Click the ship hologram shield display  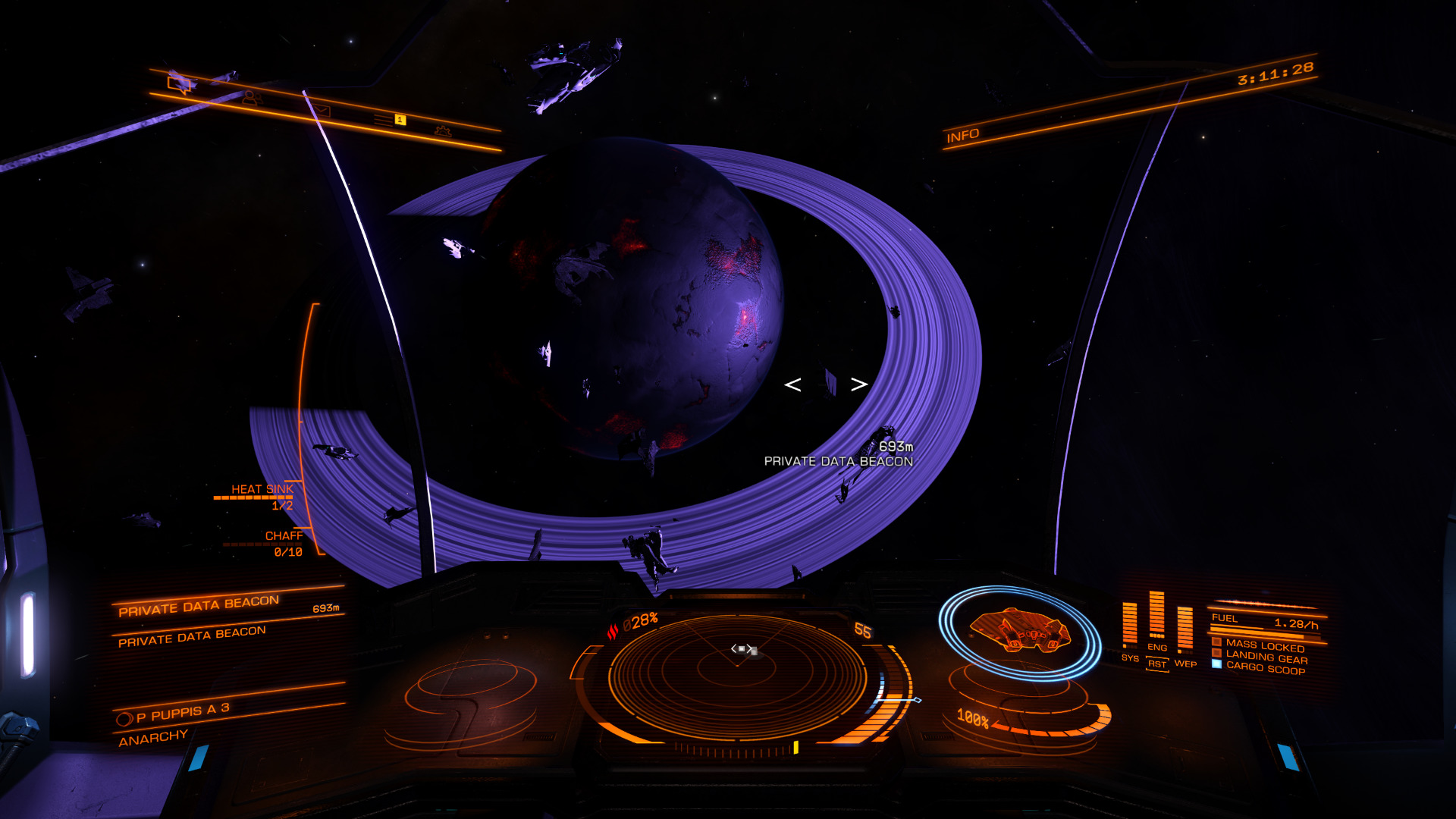click(1020, 631)
